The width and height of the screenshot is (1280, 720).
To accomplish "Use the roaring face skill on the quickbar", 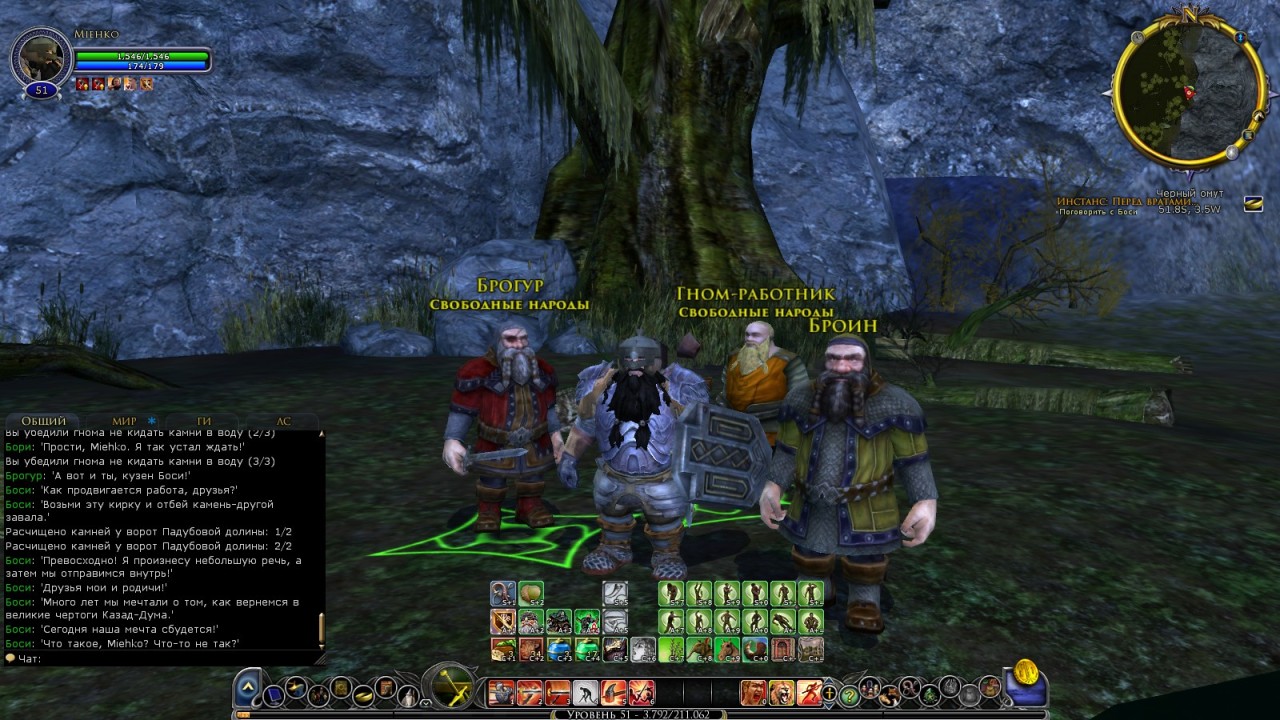I will pyautogui.click(x=752, y=691).
